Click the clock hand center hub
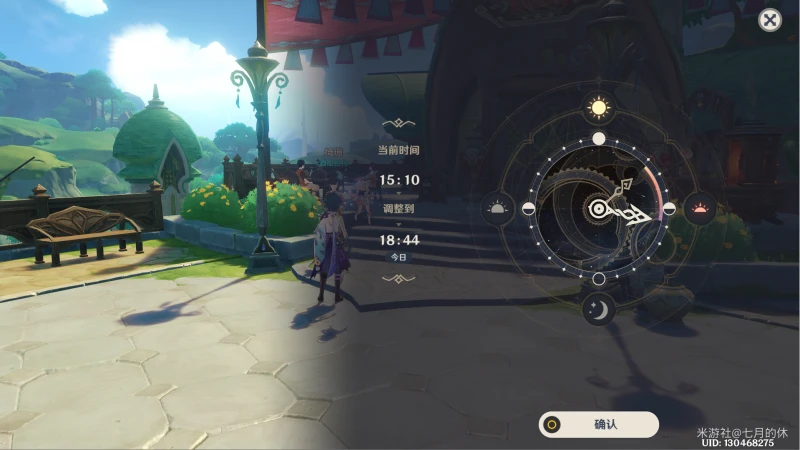Image resolution: width=800 pixels, height=450 pixels. (x=598, y=209)
